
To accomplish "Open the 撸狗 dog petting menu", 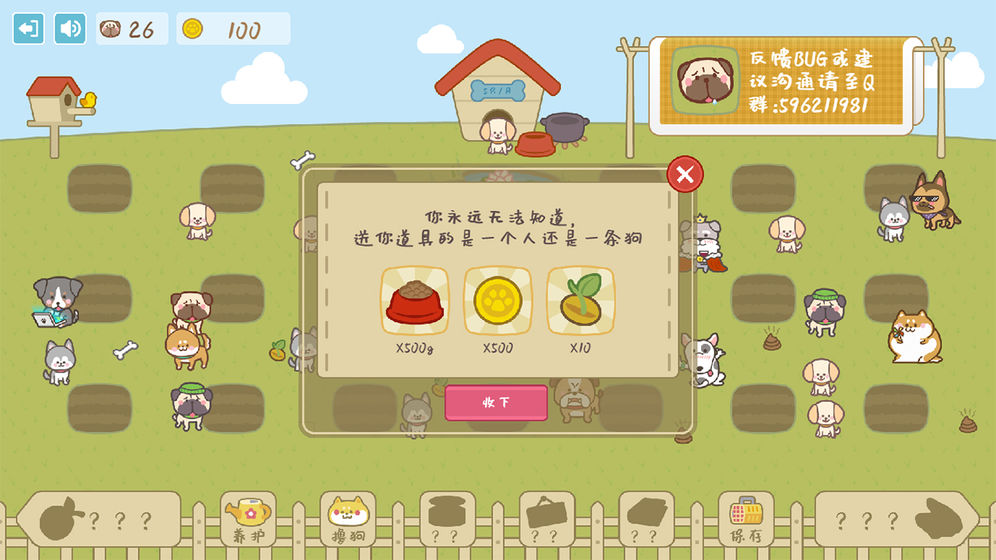I will click(347, 519).
